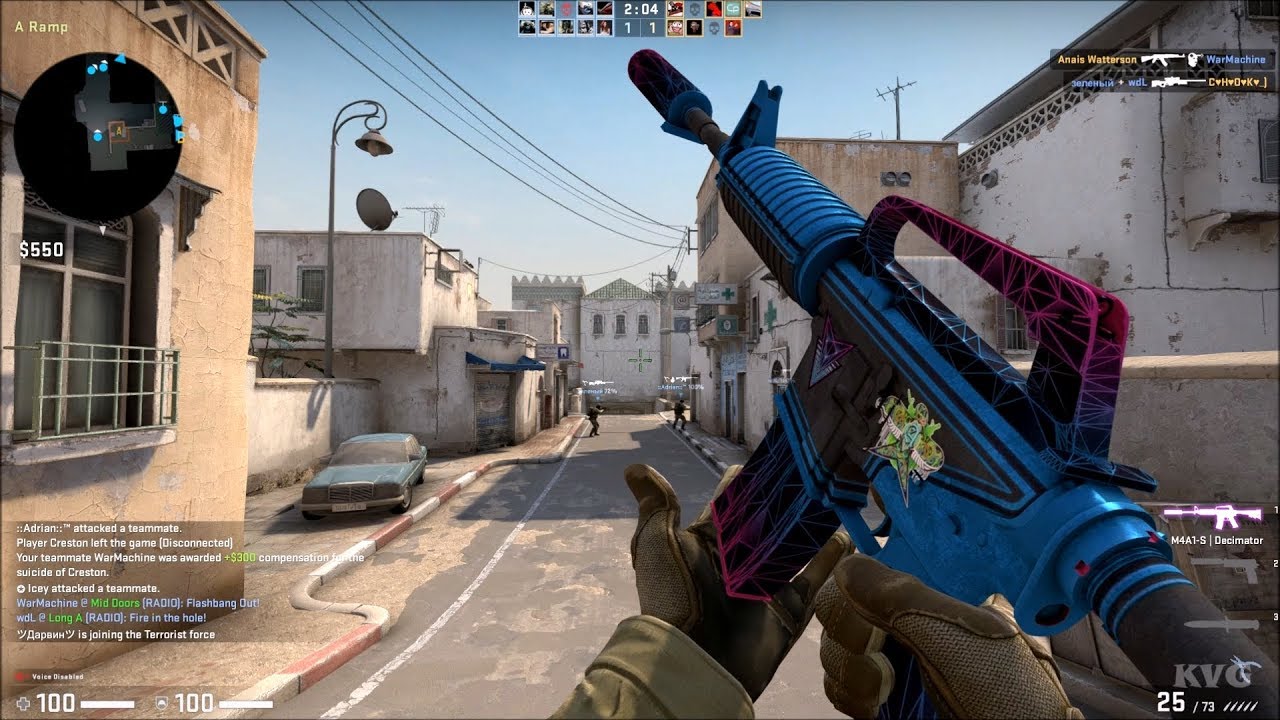Toggle the Voice Disabled indicator
This screenshot has height=720, width=1280.
pos(56,677)
